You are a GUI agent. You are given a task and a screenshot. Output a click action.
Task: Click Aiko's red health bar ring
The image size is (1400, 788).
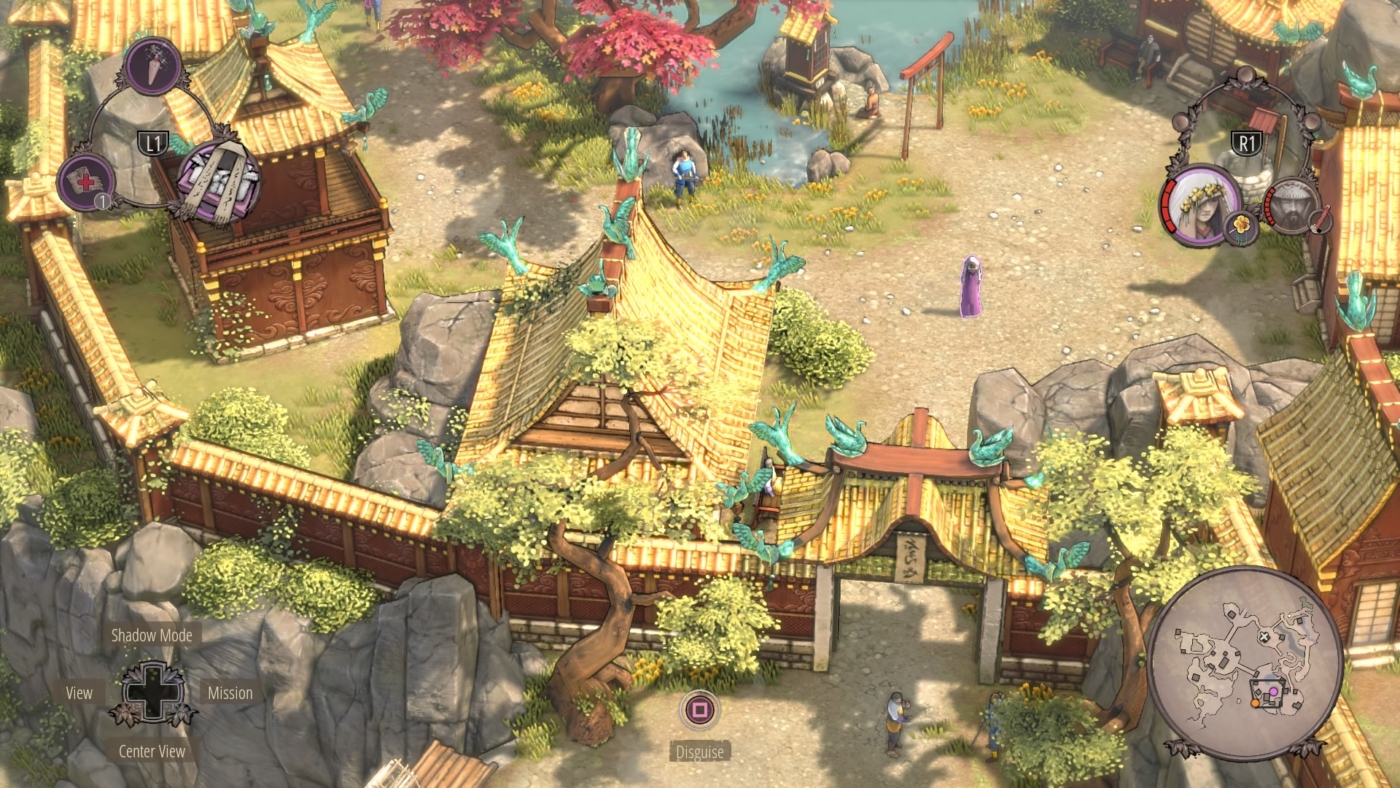coord(1170,205)
